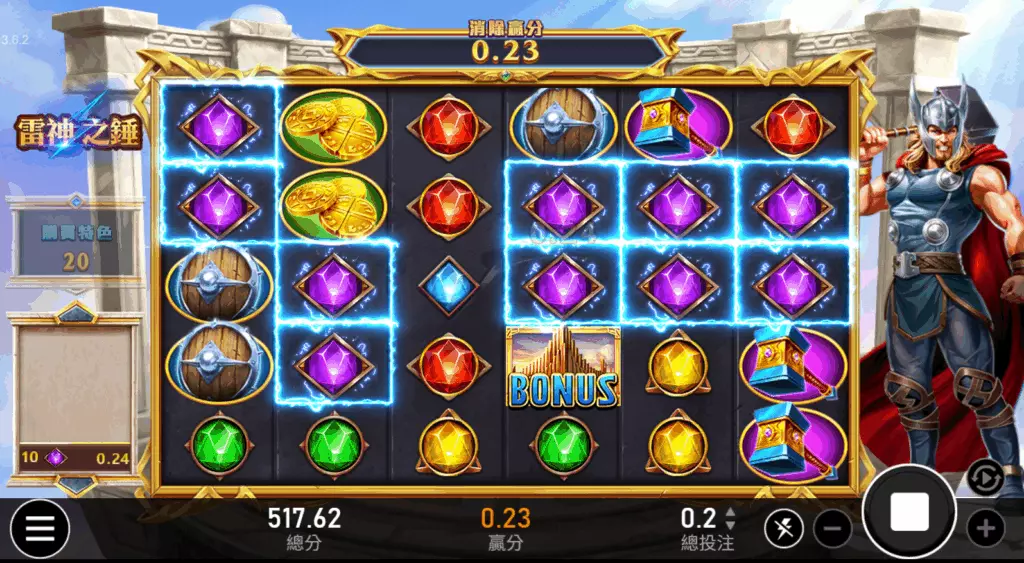Toggle the lightning turbo spin mode
The image size is (1024, 563).
click(783, 528)
